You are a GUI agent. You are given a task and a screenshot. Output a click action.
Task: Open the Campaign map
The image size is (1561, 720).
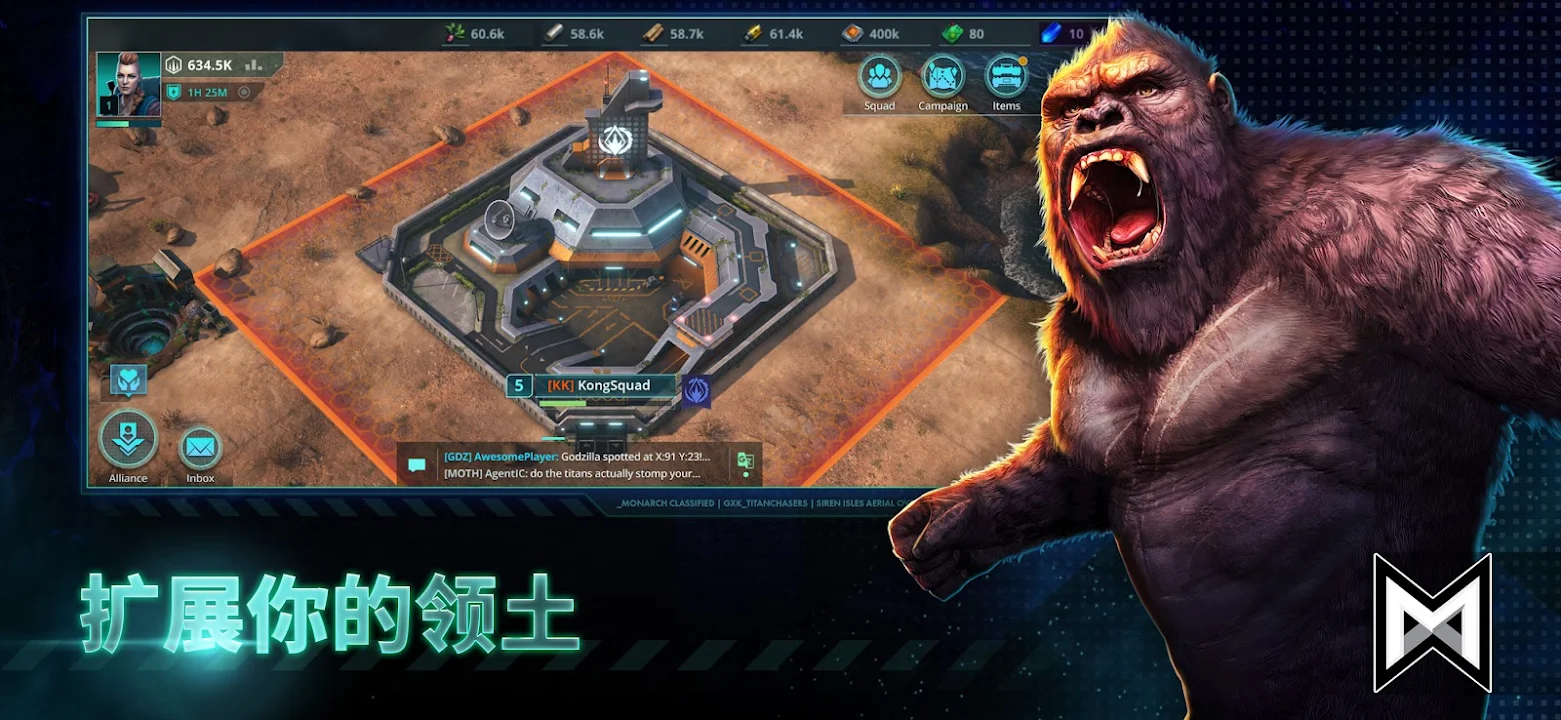coord(942,80)
